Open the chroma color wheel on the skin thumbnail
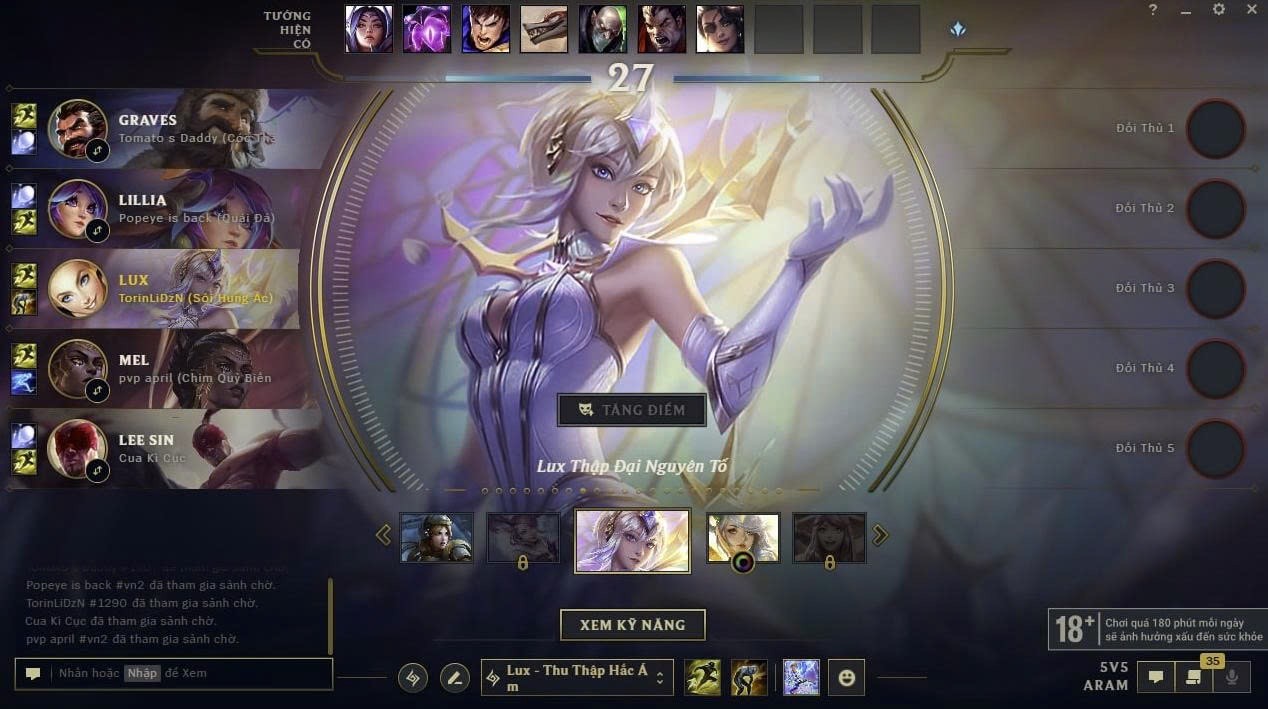1268x709 pixels. pyautogui.click(x=743, y=562)
